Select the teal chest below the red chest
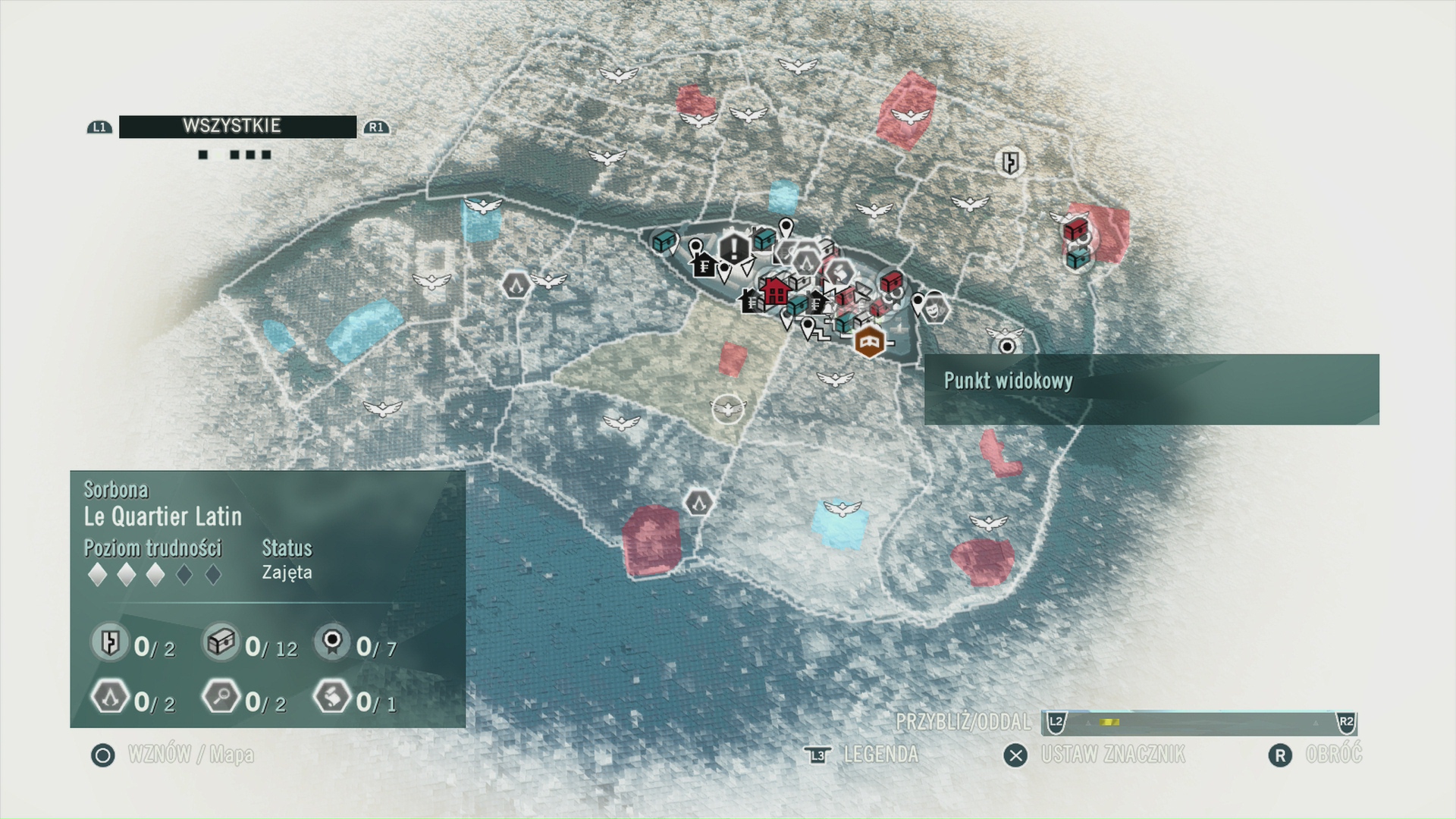Viewport: 1456px width, 819px height. tap(1078, 258)
